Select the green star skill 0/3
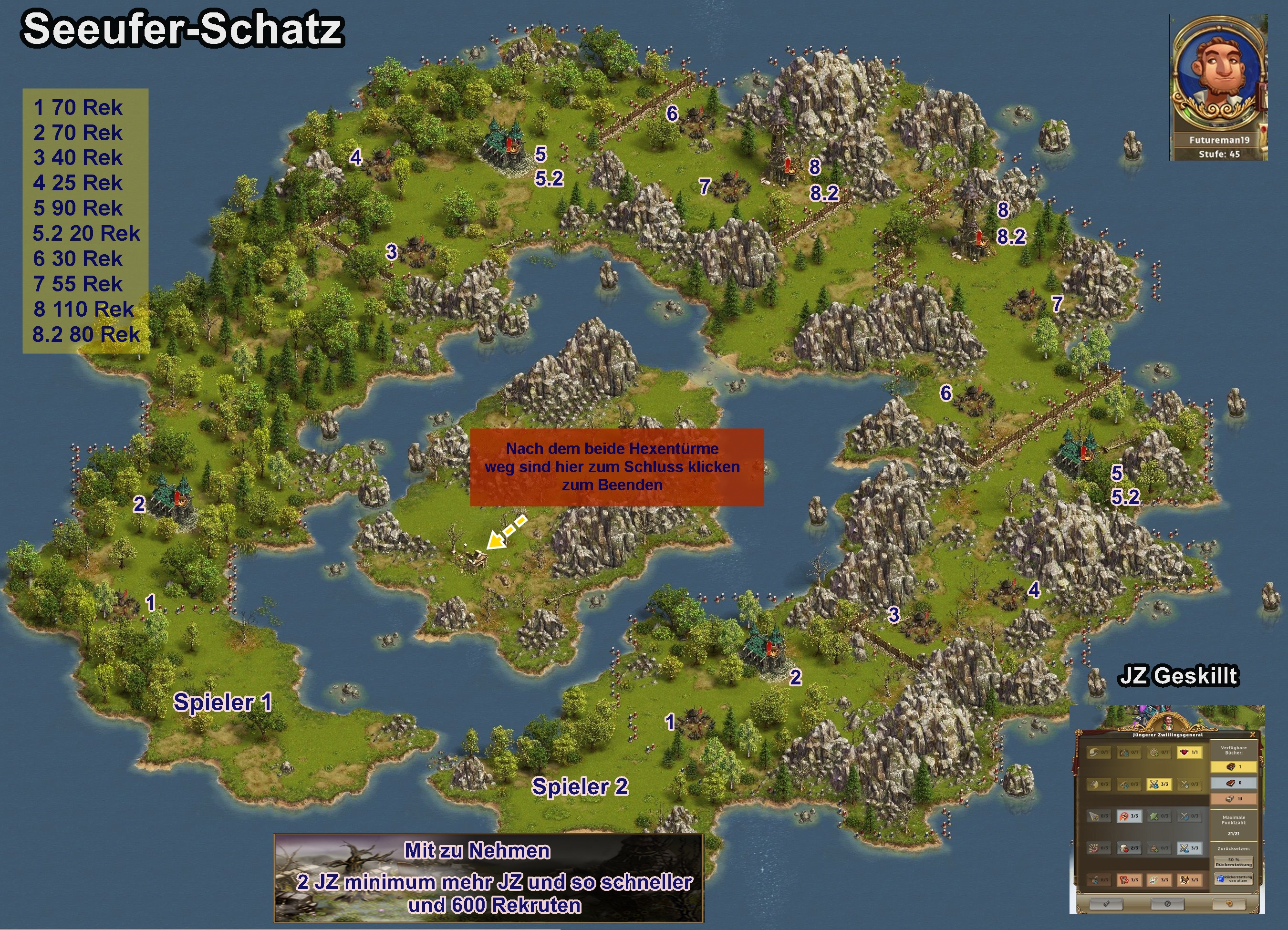This screenshot has width=1288, height=930. click(1159, 816)
